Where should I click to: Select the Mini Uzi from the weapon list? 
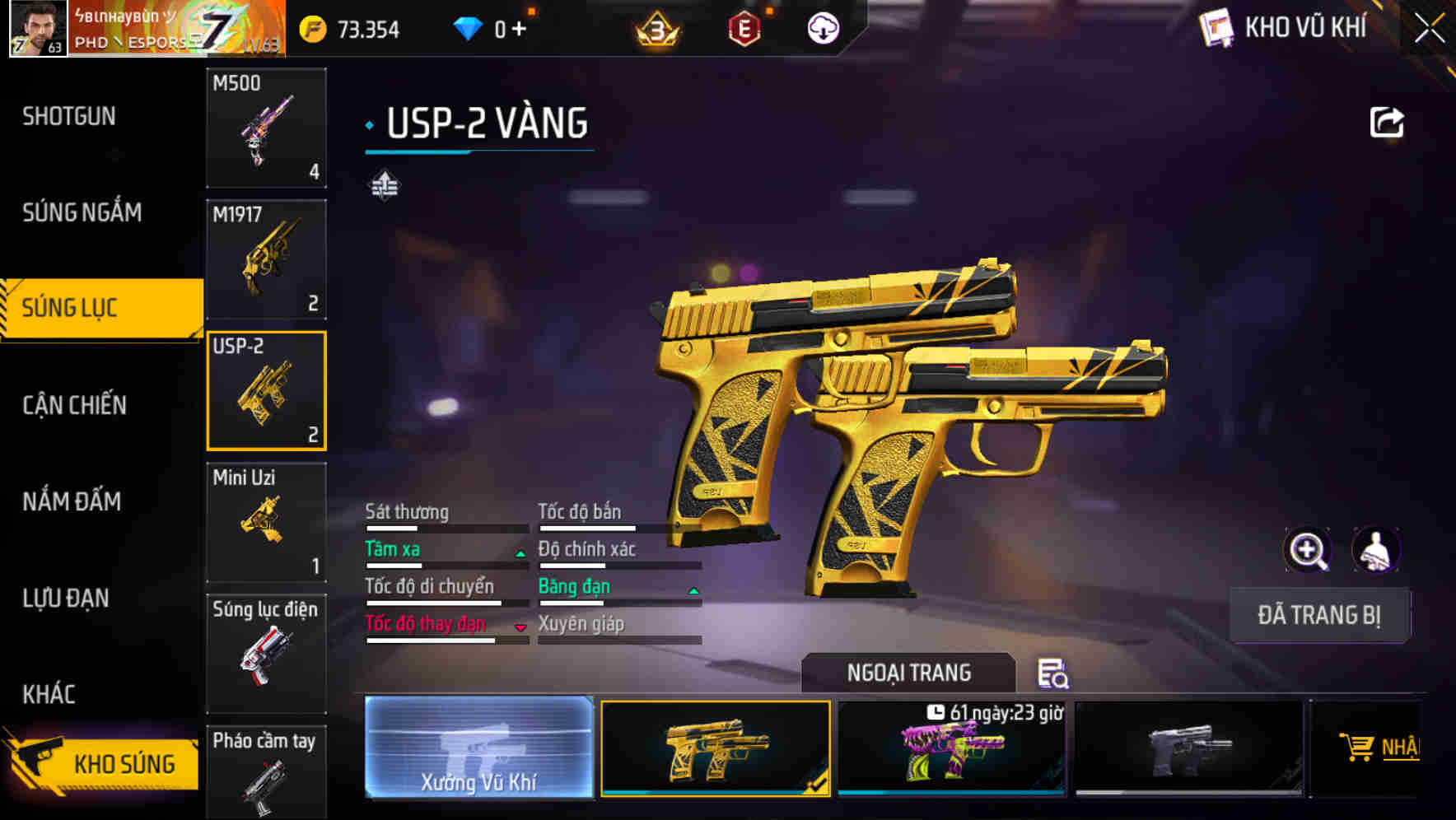[x=265, y=521]
